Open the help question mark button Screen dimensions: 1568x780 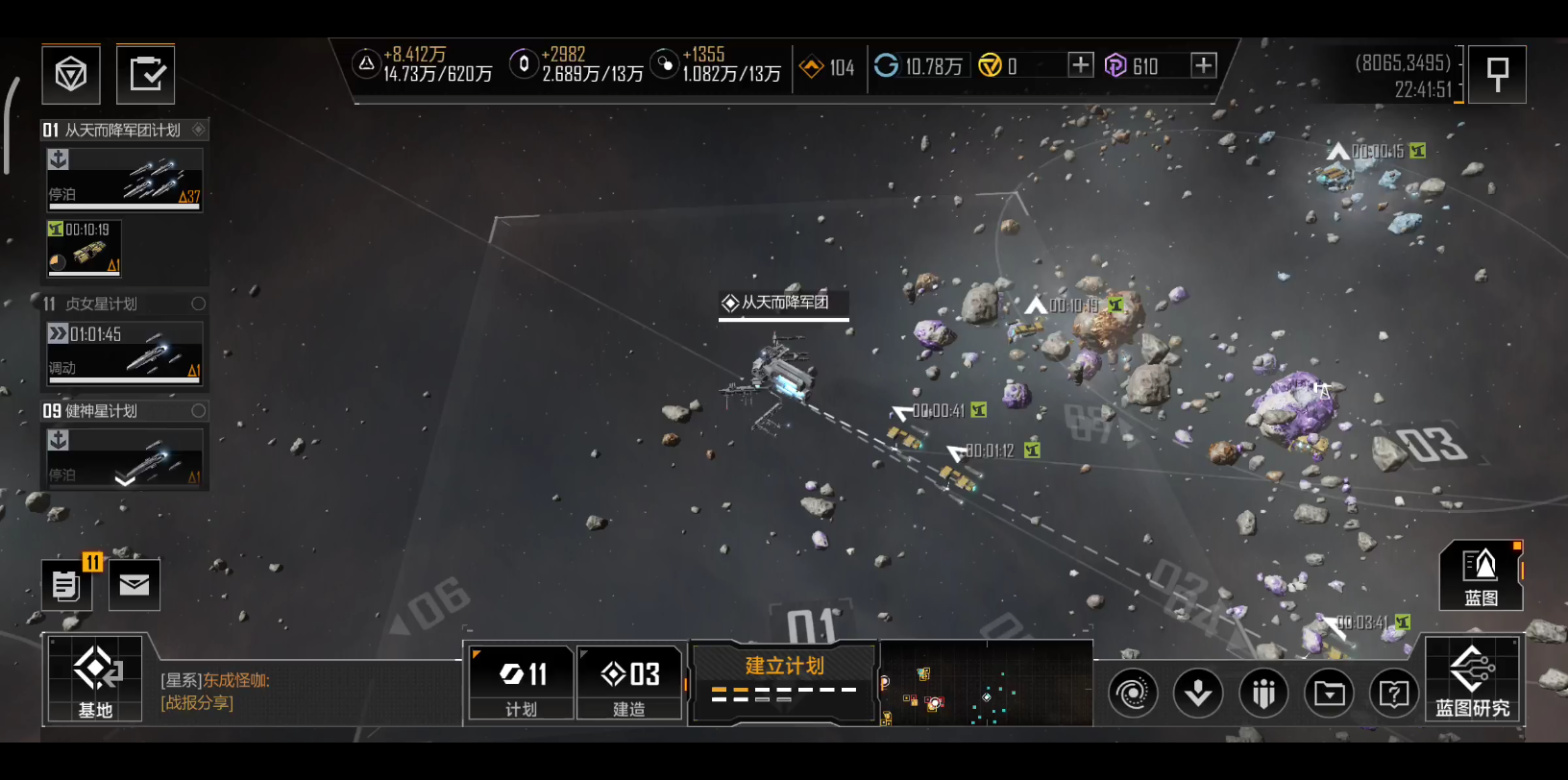(1394, 693)
